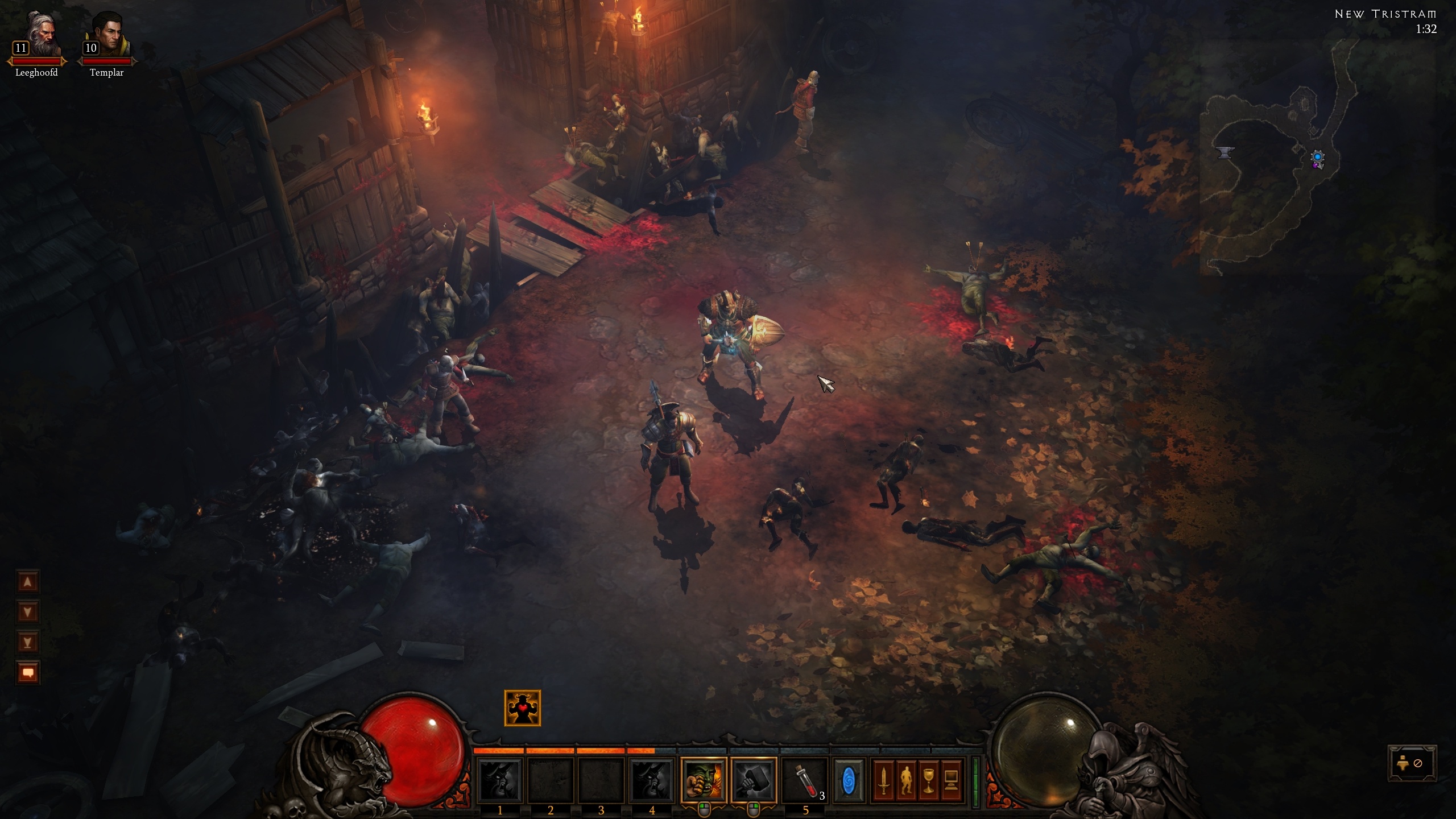1456x819 pixels.
Task: Activate the shout skill in slot 4
Action: click(652, 780)
